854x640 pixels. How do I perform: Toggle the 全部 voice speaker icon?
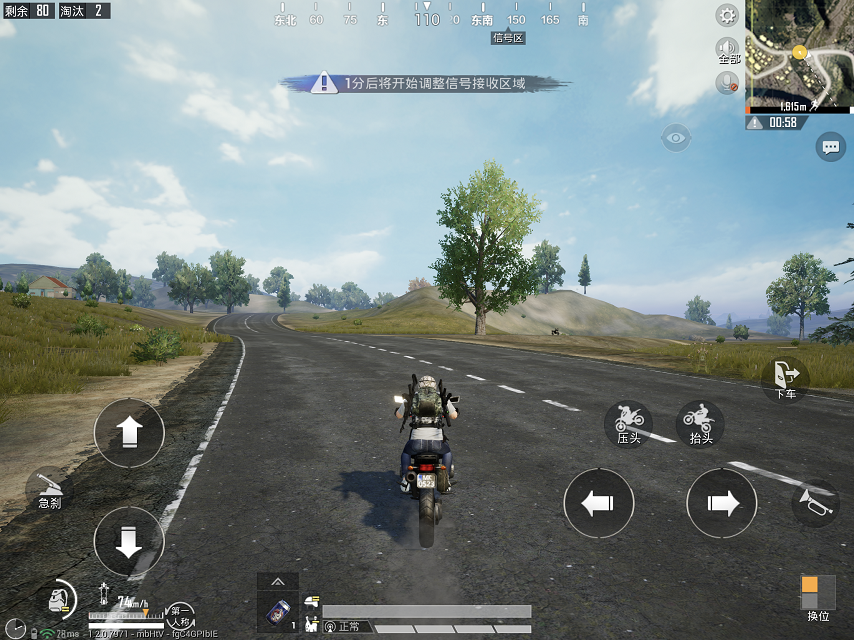[727, 49]
